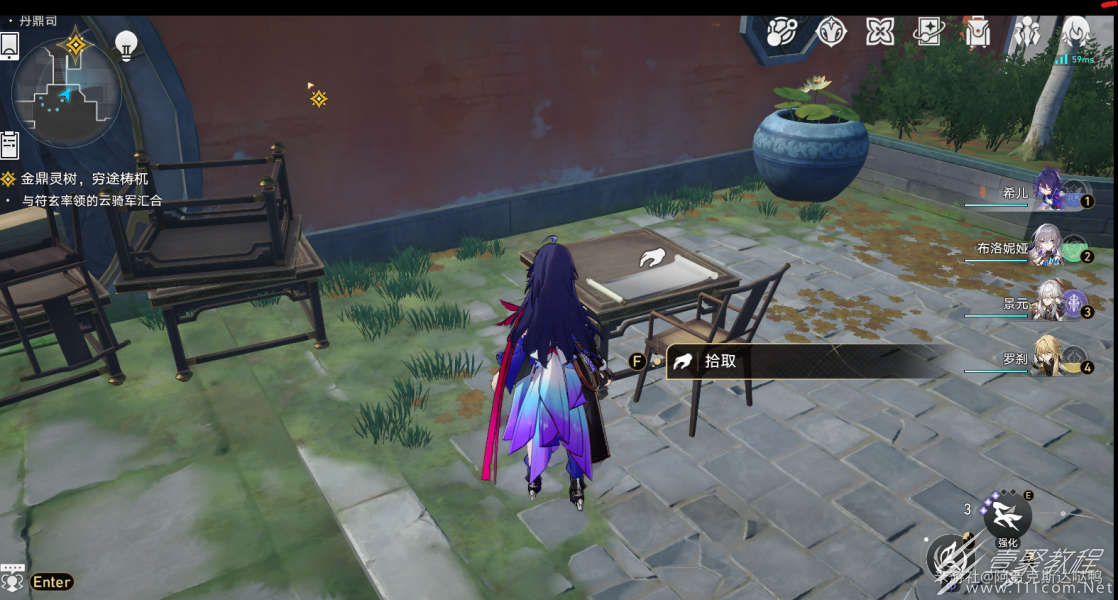1118x600 pixels.
Task: Open the backpack inventory
Action: [x=978, y=32]
